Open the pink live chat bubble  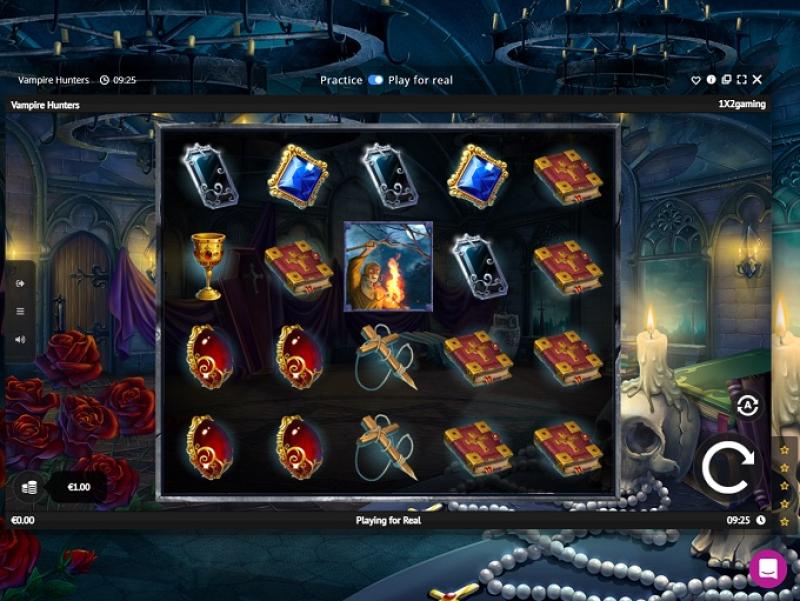(768, 569)
